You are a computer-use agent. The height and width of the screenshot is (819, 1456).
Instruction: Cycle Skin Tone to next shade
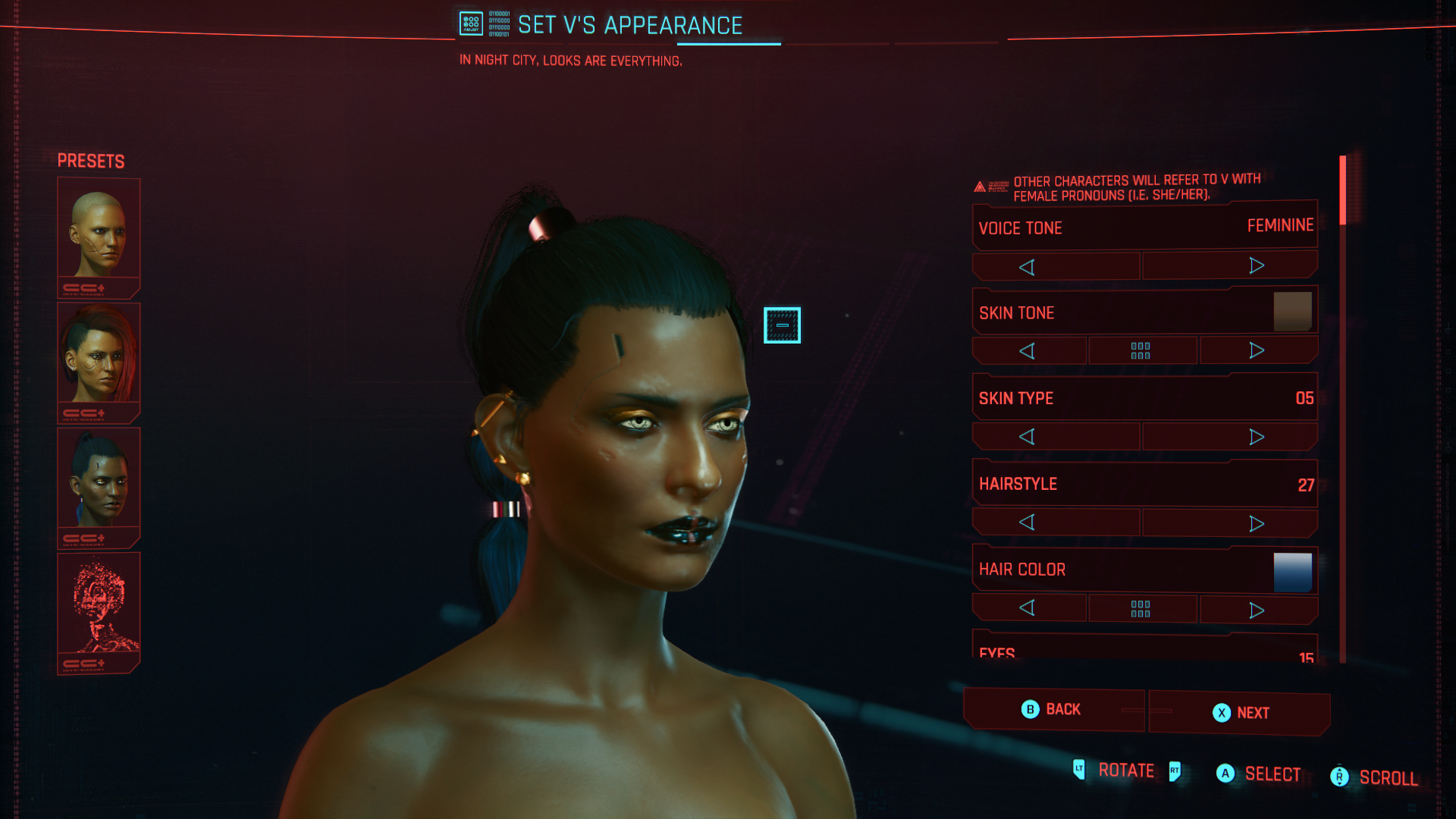(x=1257, y=350)
